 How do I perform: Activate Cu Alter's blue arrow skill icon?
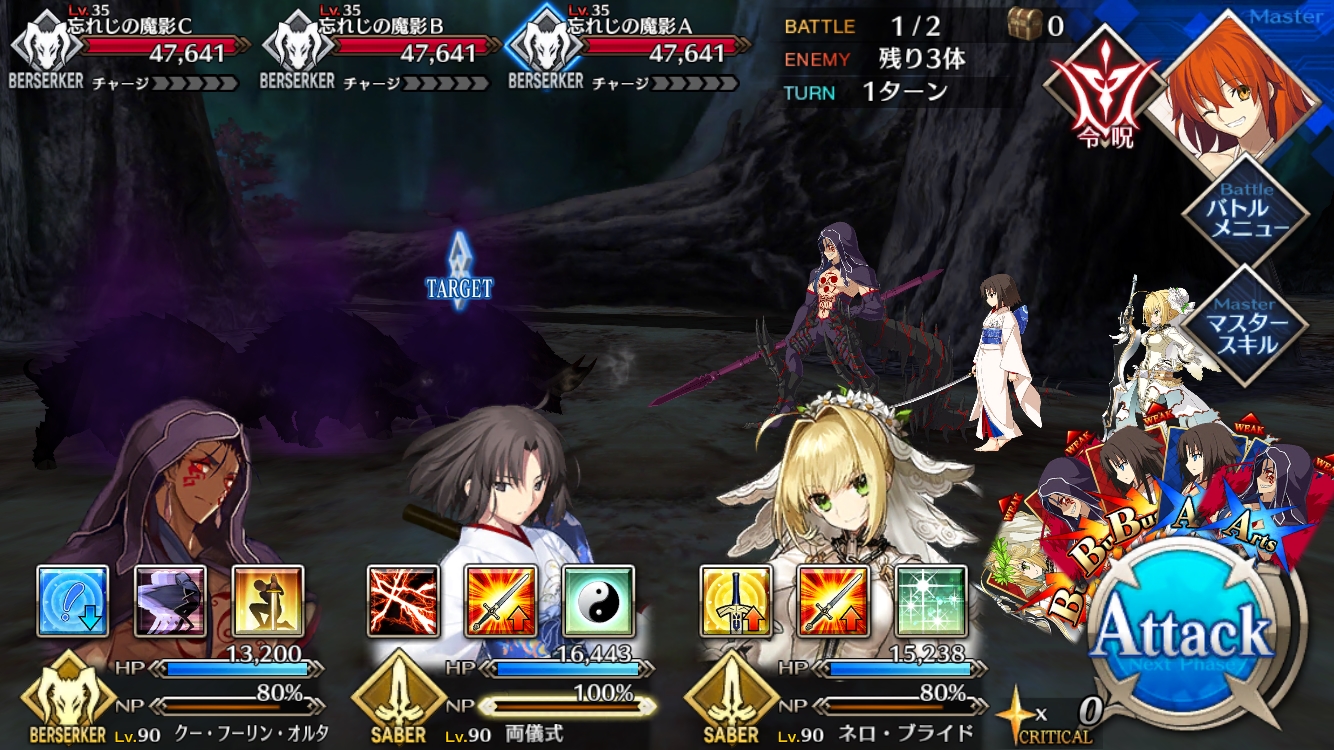point(73,601)
